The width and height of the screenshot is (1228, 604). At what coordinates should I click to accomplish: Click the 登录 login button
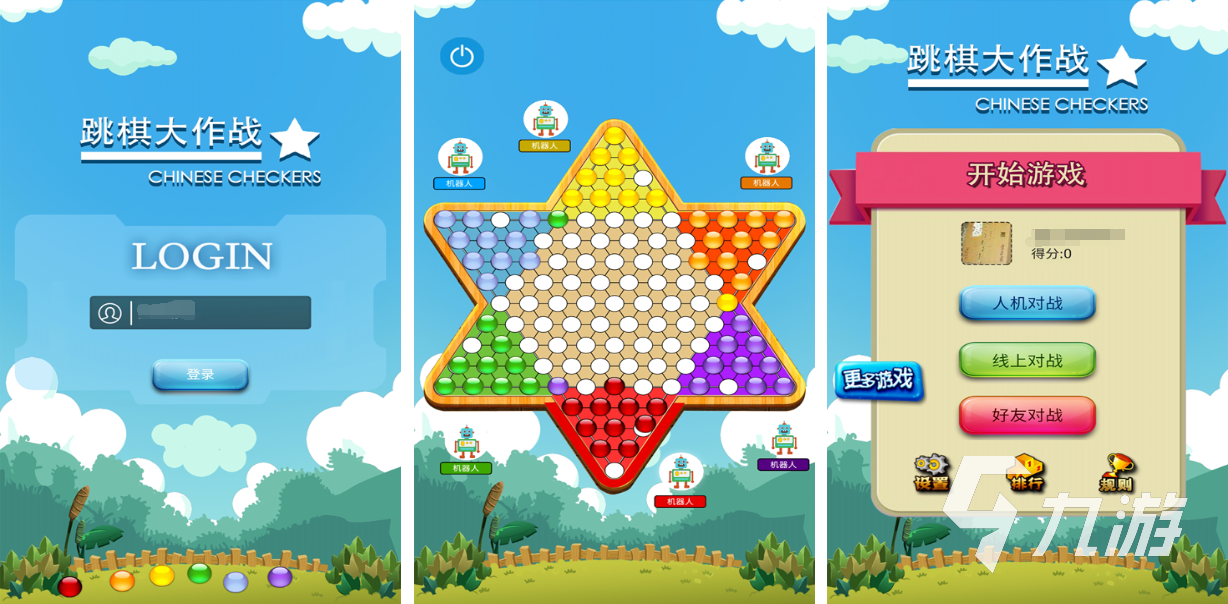click(x=200, y=375)
